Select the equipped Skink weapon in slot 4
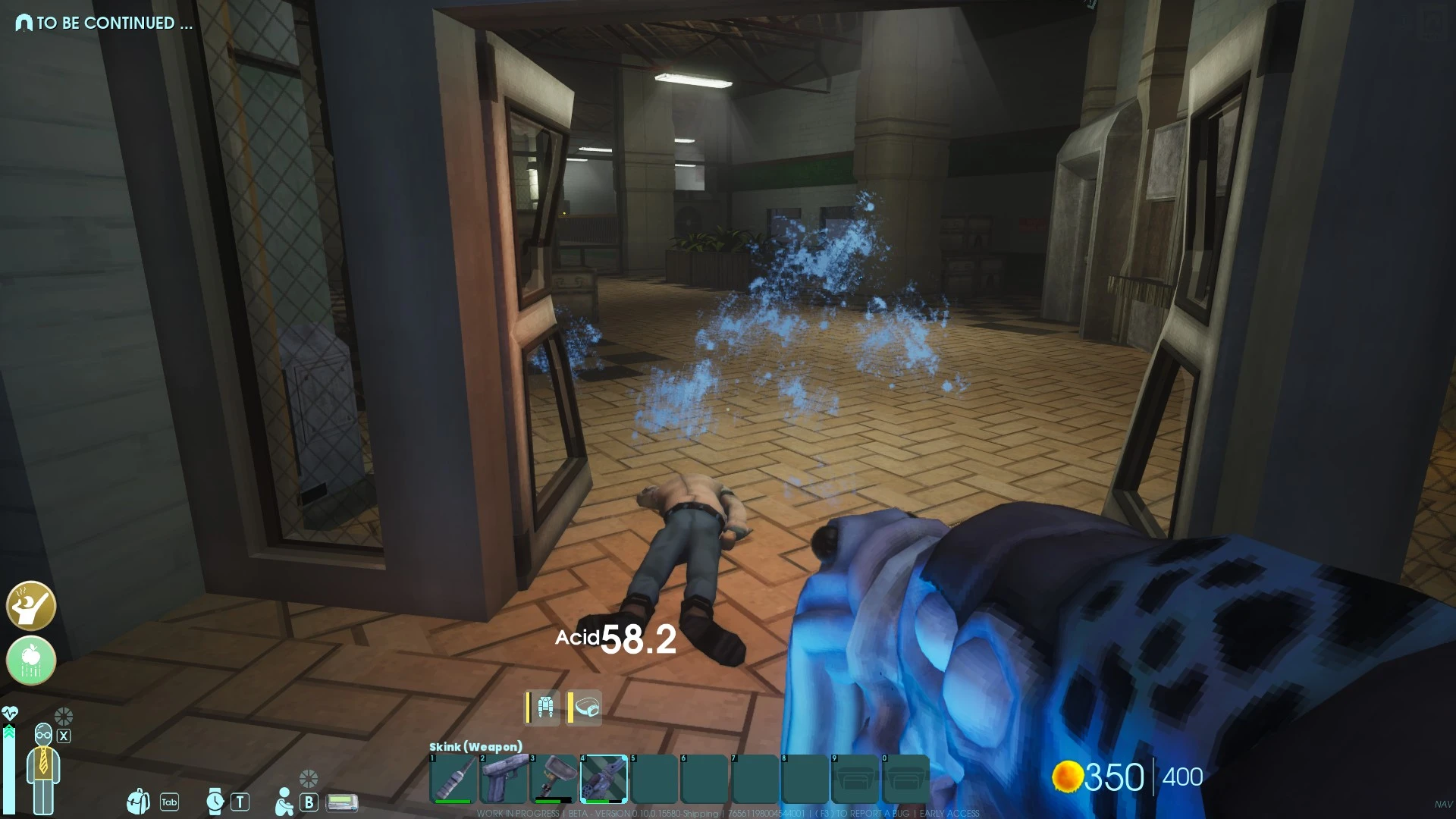Image resolution: width=1456 pixels, height=819 pixels. click(603, 780)
